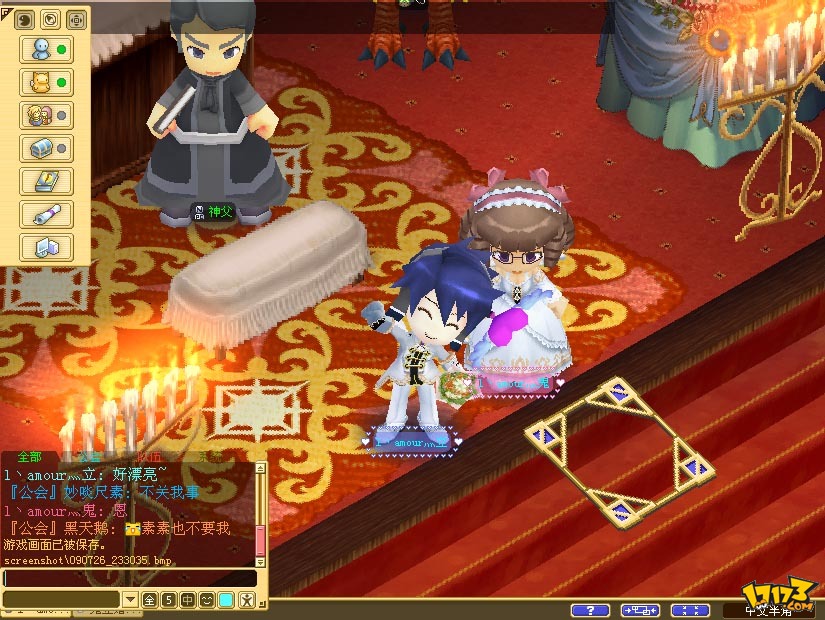
Task: Click the chat message input field
Action: (x=128, y=578)
